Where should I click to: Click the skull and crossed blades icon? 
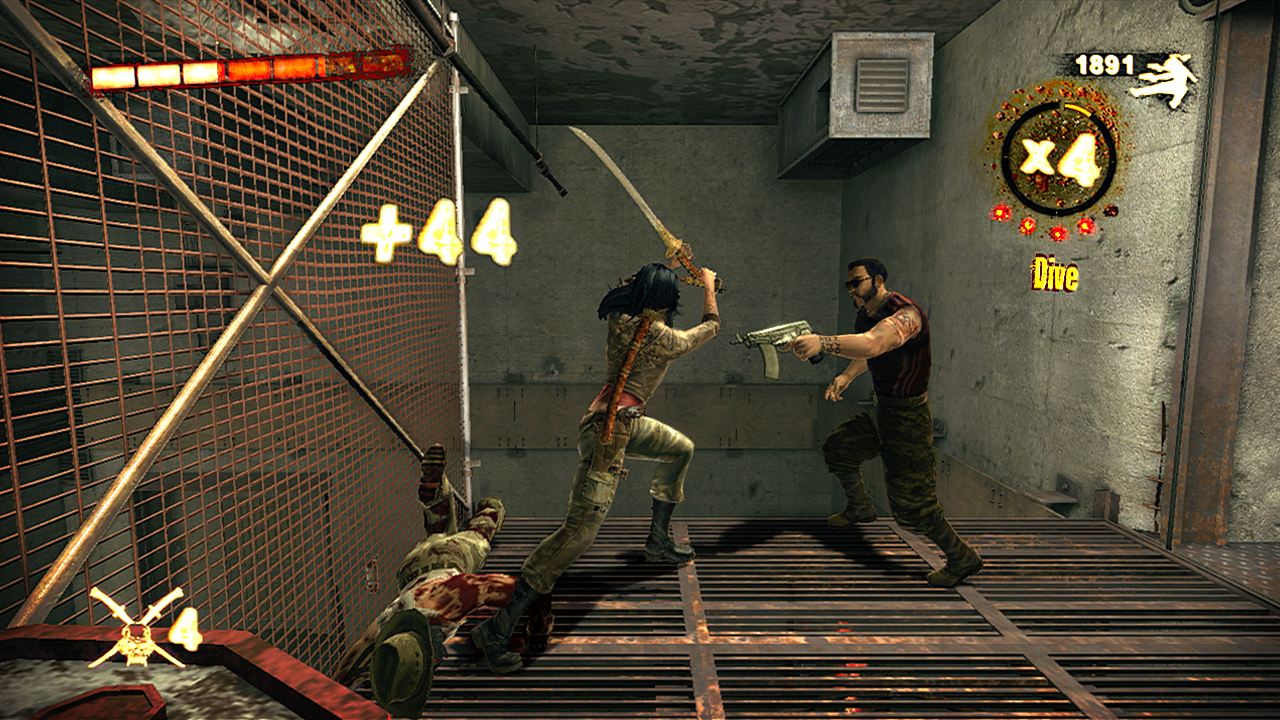pos(136,627)
